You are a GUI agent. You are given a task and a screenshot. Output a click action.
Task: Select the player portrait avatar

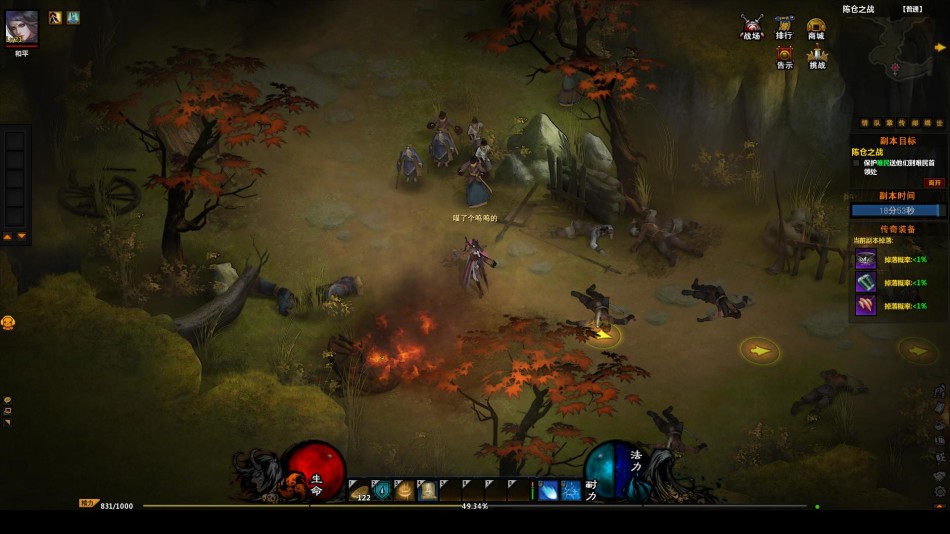tap(22, 26)
